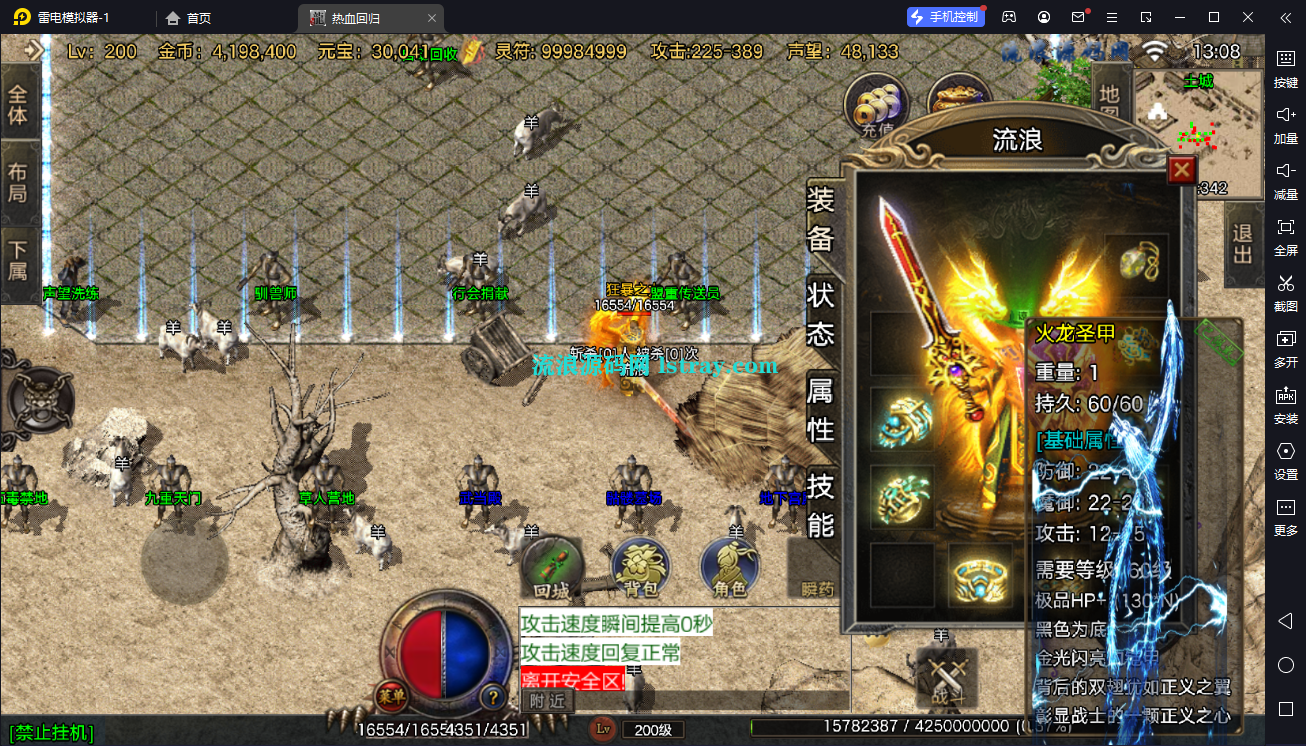Open the 角色 character sheet
1306x746 pixels.
tap(730, 568)
